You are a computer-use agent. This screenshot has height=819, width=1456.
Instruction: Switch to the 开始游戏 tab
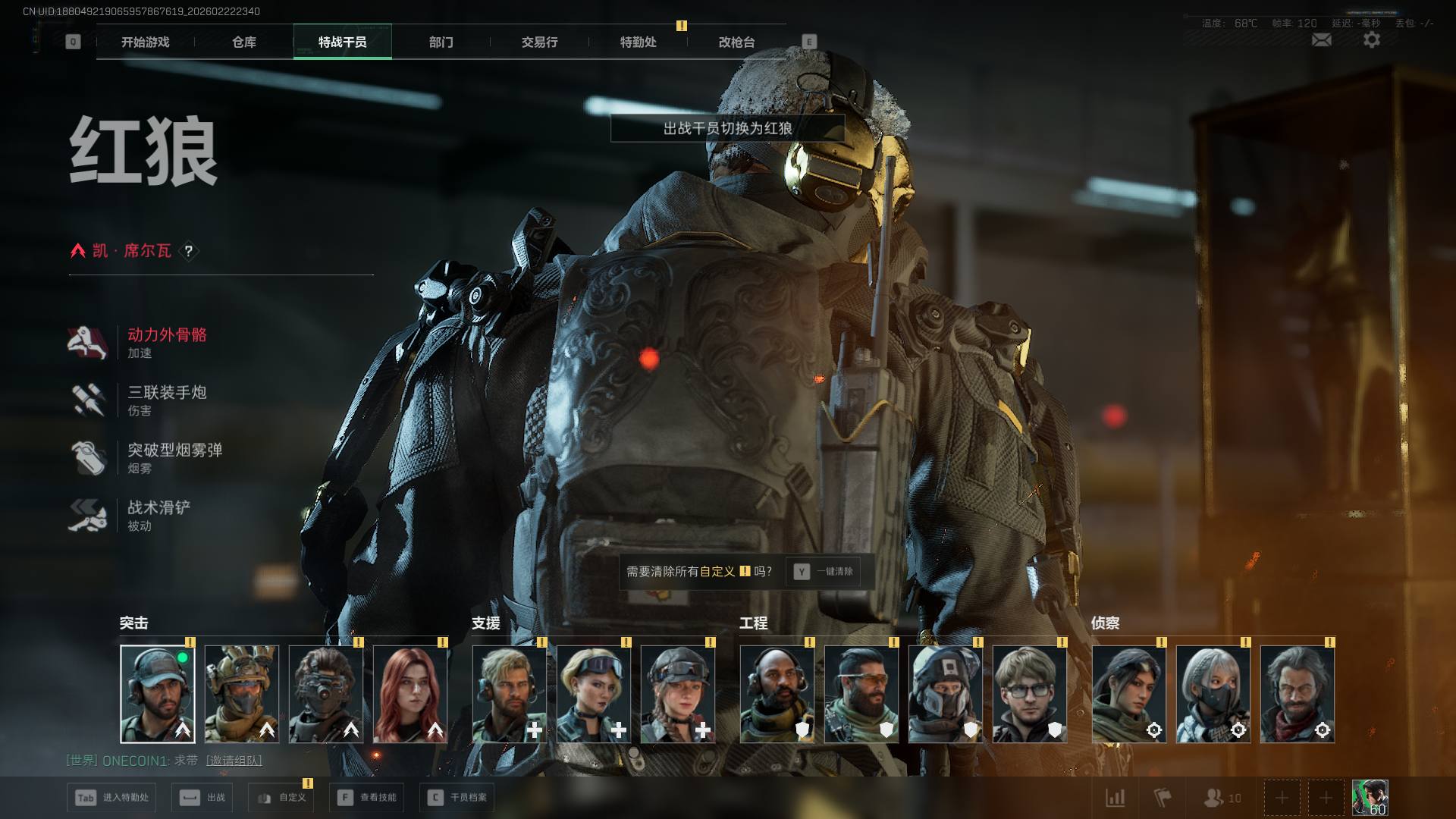146,42
